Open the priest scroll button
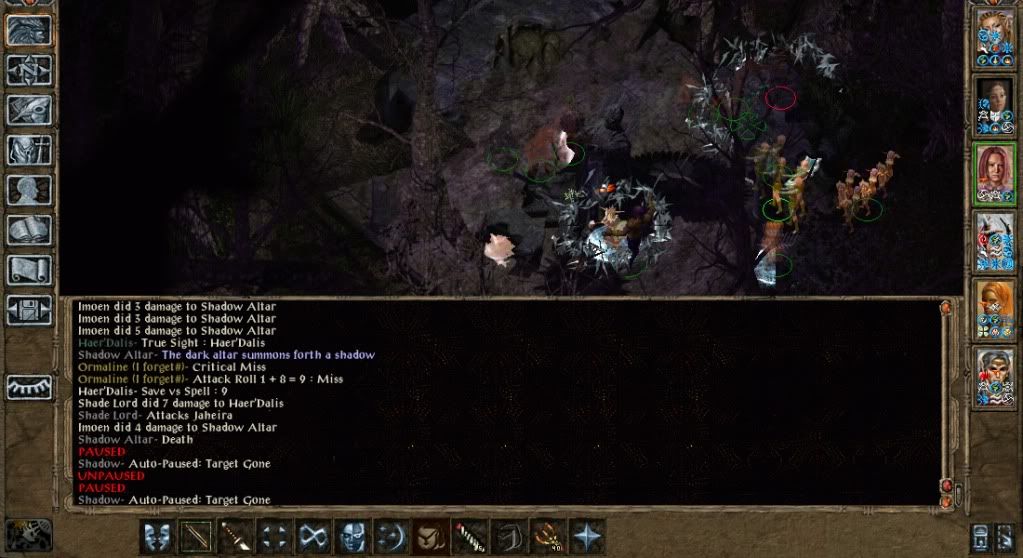 click(x=30, y=269)
